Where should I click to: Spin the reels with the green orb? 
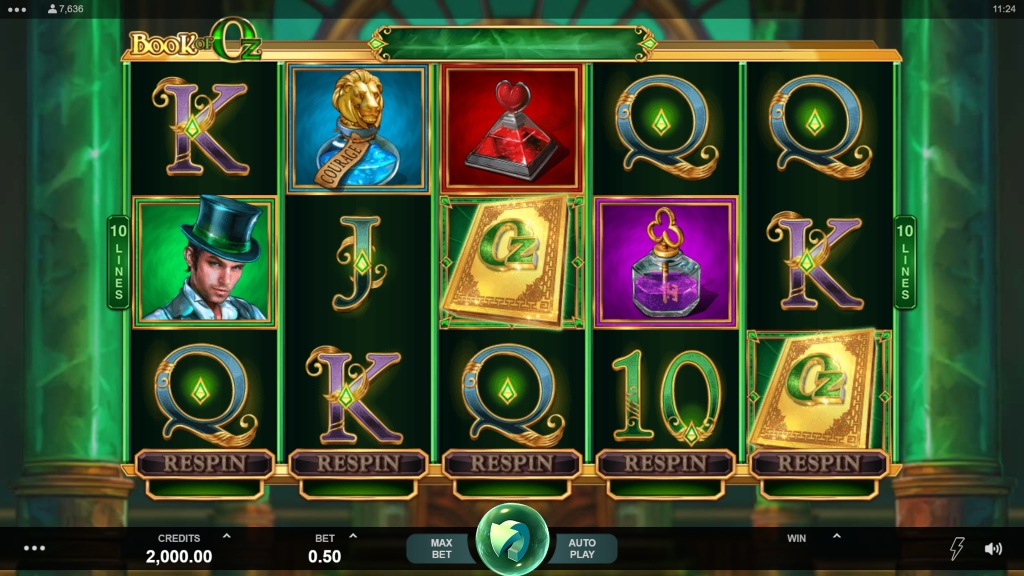pos(512,541)
